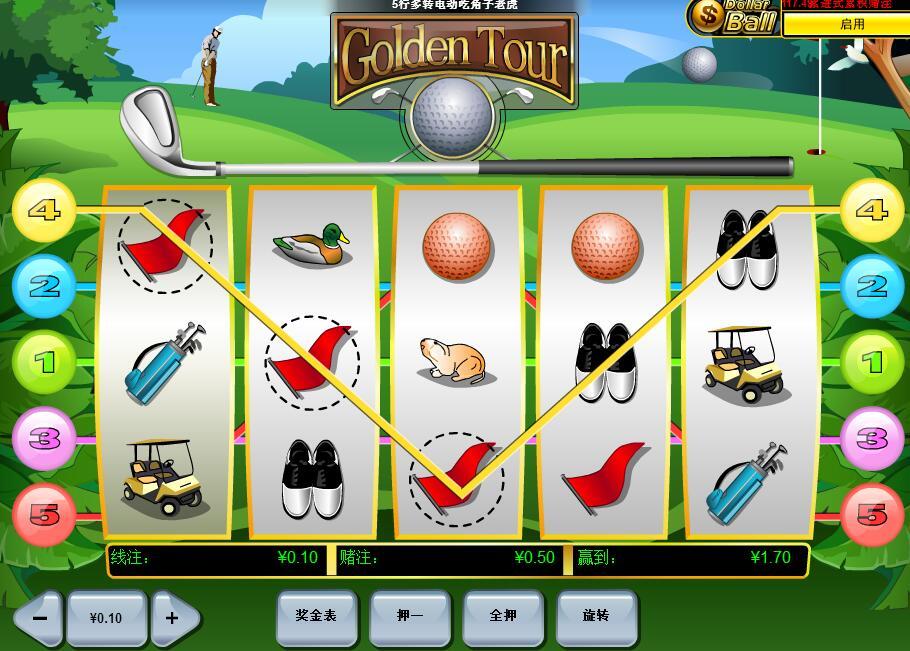This screenshot has height=651, width=910.
Task: Open the 奖金表 paytable
Action: click(316, 616)
